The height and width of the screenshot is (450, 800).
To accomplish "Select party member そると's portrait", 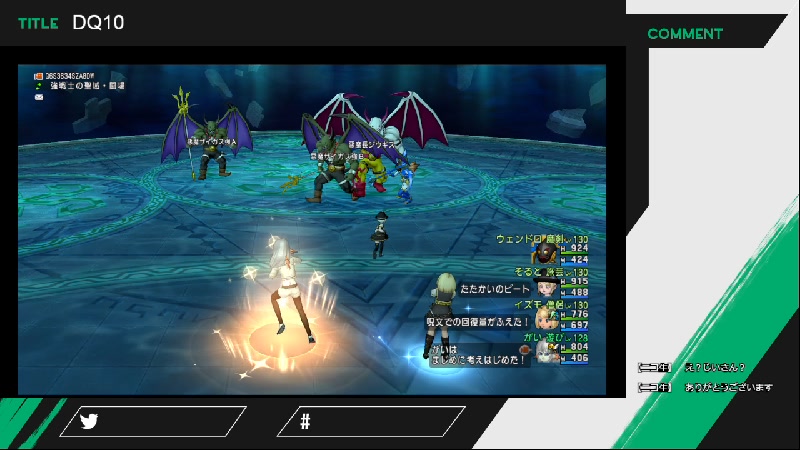I will point(546,287).
